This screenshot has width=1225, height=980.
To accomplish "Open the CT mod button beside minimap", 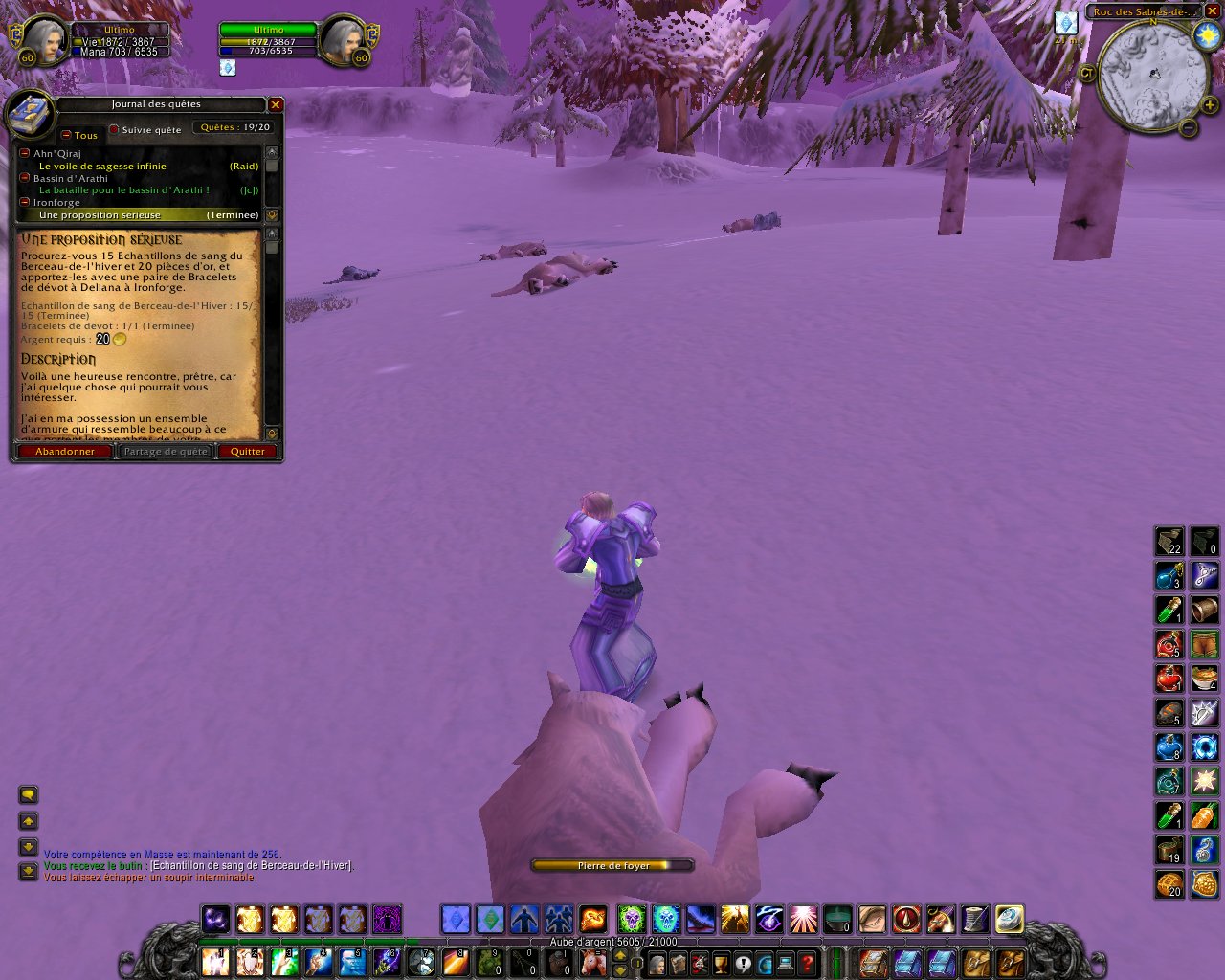I will (1087, 73).
